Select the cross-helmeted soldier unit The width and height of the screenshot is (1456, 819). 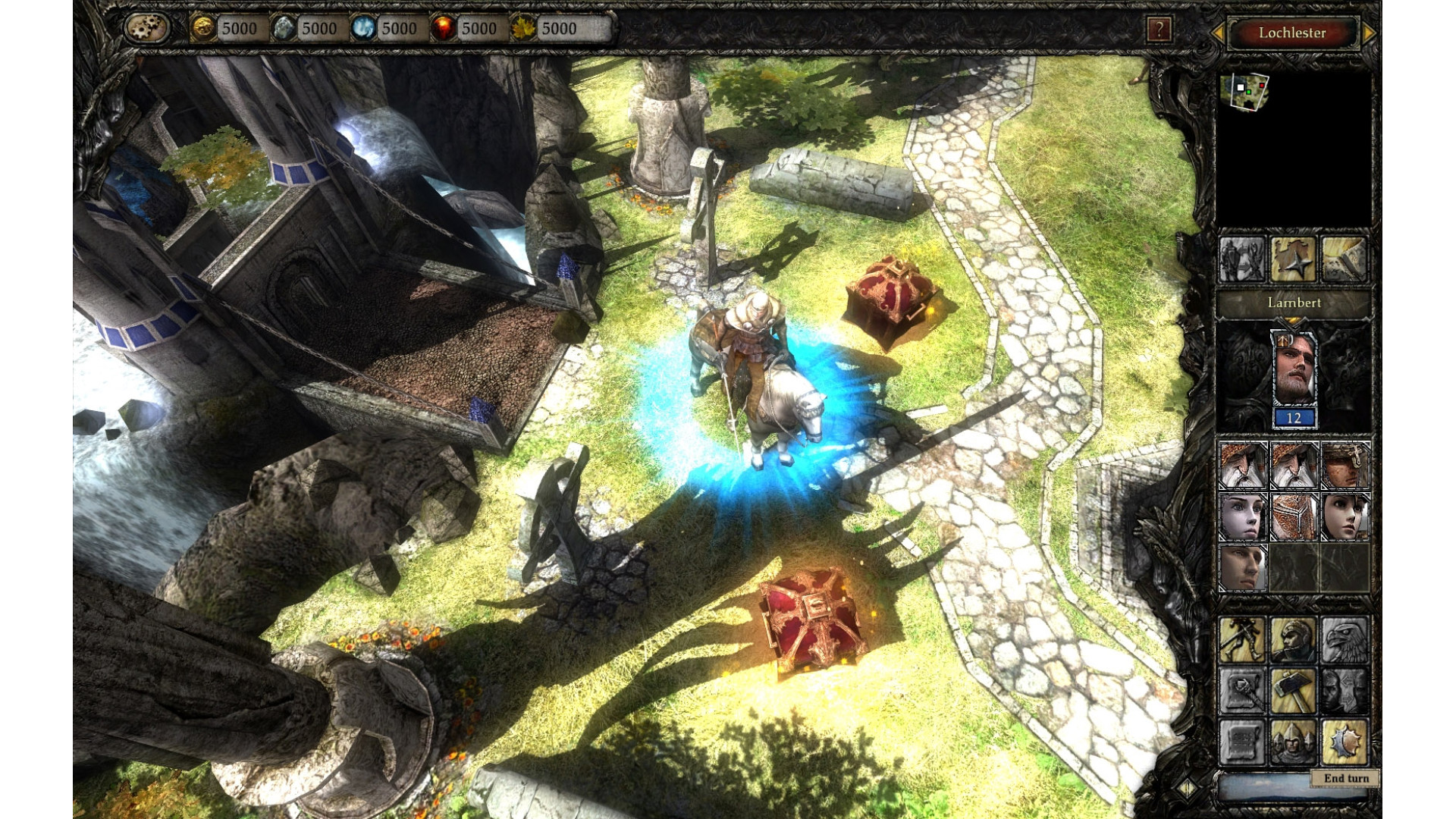click(1345, 465)
